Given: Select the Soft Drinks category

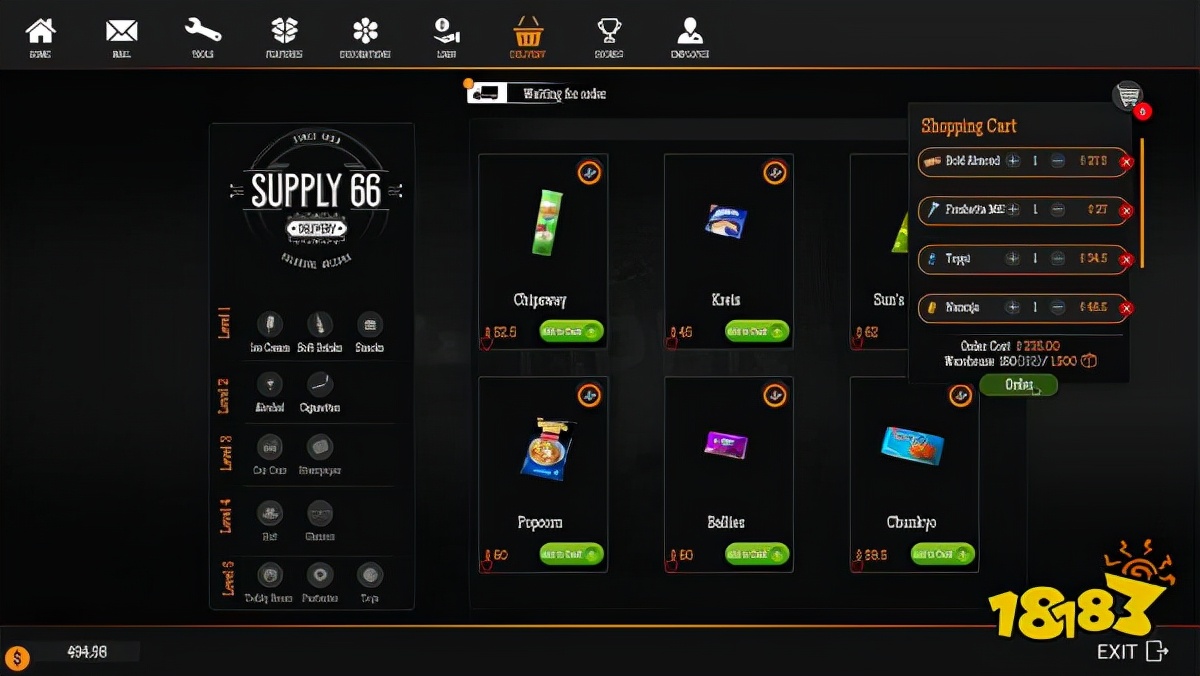Looking at the screenshot, I should [320, 325].
